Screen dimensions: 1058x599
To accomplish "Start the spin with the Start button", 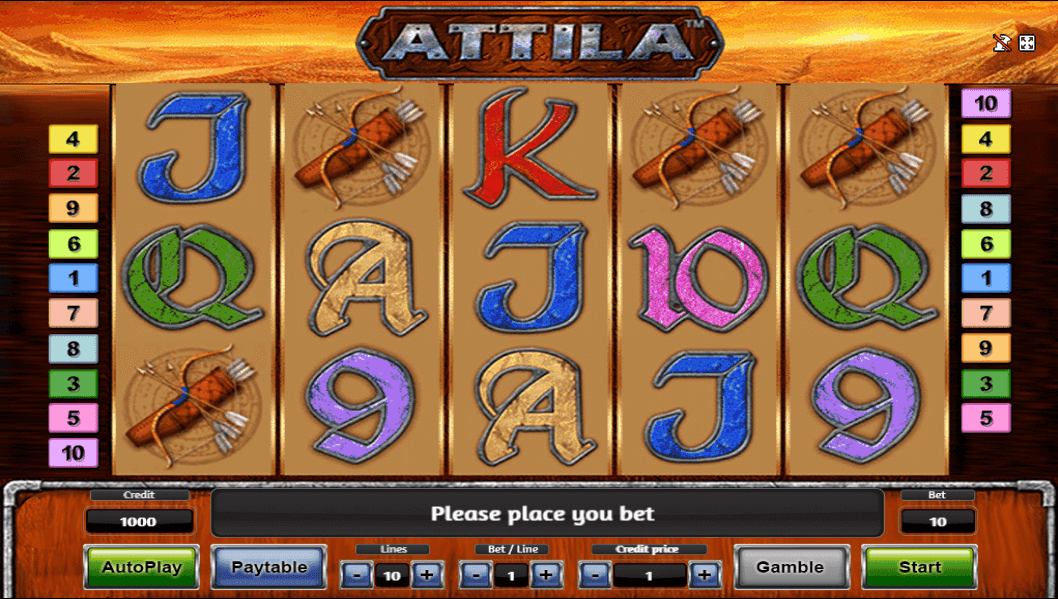I will click(919, 567).
